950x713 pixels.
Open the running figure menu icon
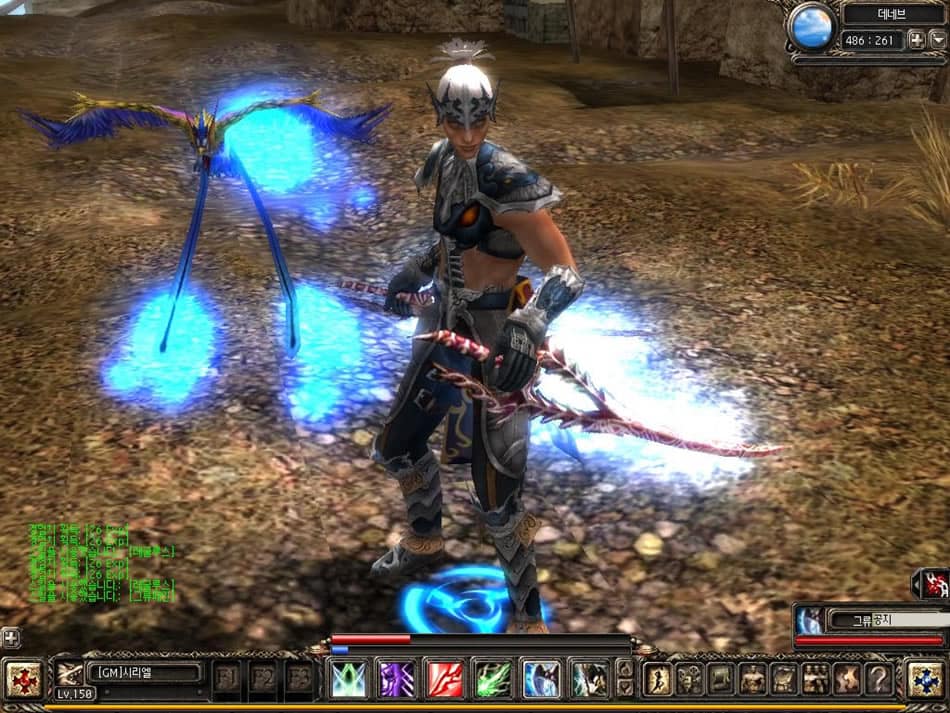coord(658,678)
